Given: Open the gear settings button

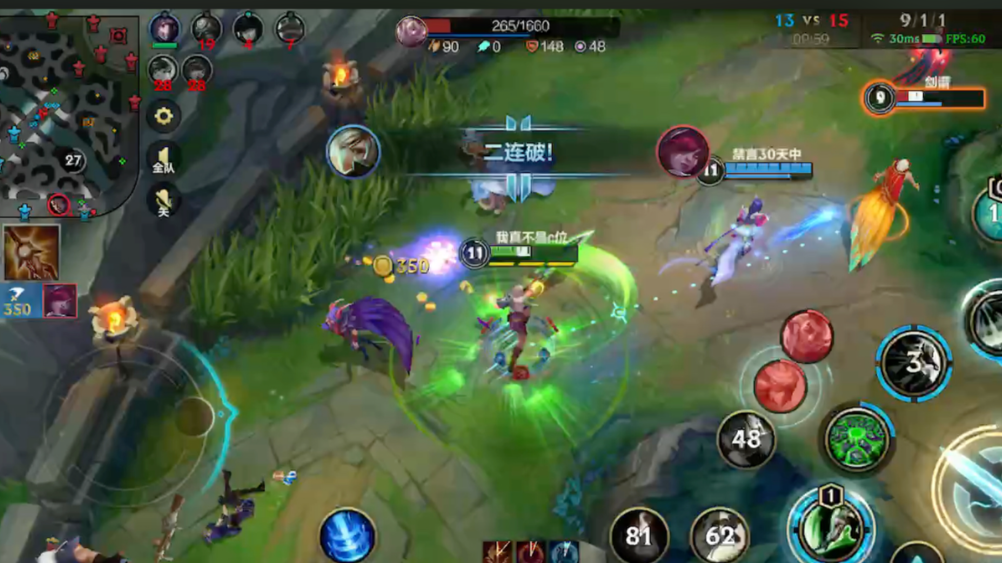Looking at the screenshot, I should click(x=163, y=116).
